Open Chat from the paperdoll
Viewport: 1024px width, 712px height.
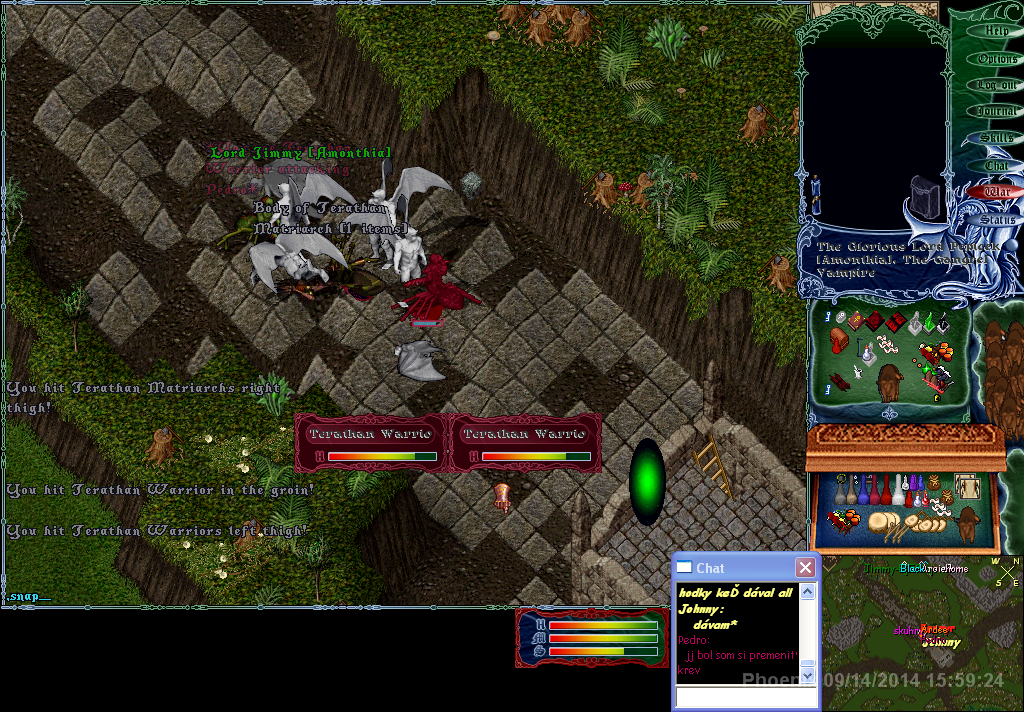[x=996, y=165]
